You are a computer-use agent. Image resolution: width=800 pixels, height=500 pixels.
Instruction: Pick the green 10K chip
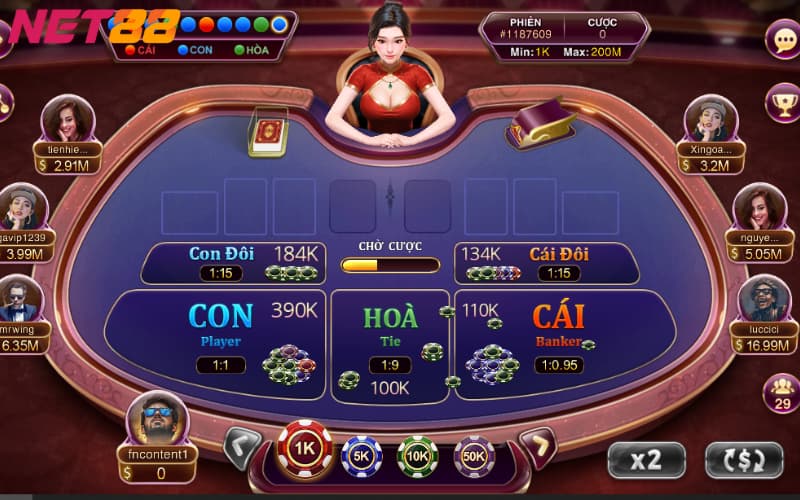tap(418, 455)
